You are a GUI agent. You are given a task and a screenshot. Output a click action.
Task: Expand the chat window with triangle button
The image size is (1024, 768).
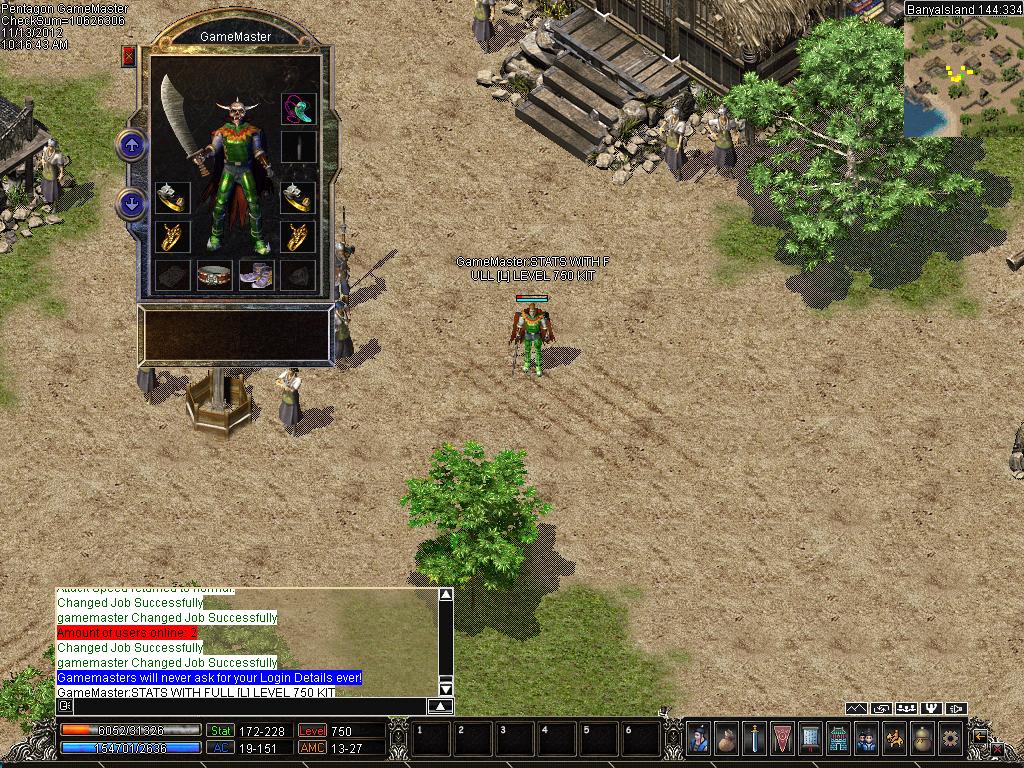pos(441,706)
